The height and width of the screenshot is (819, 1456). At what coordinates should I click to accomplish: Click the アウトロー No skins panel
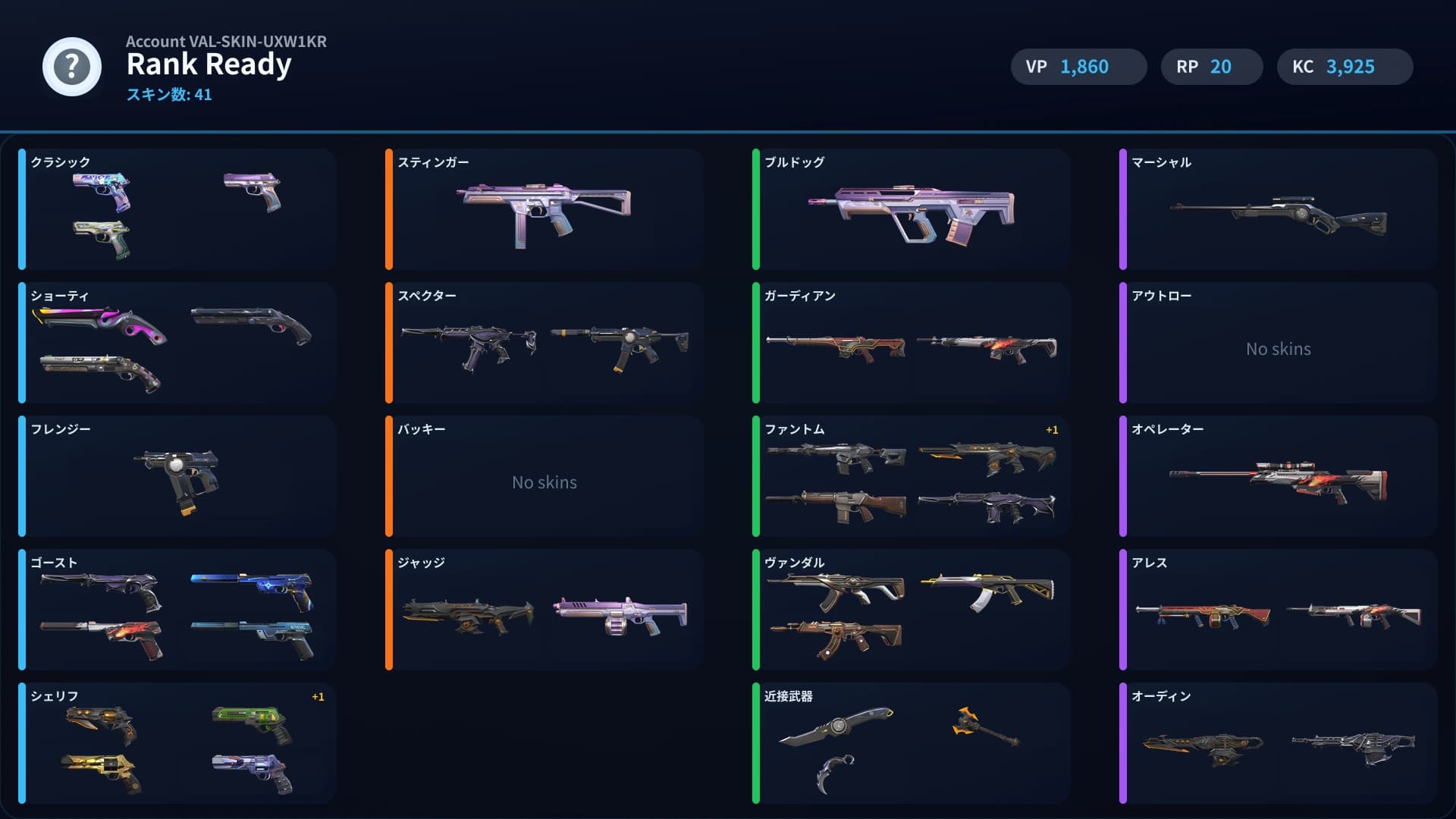pos(1278,349)
